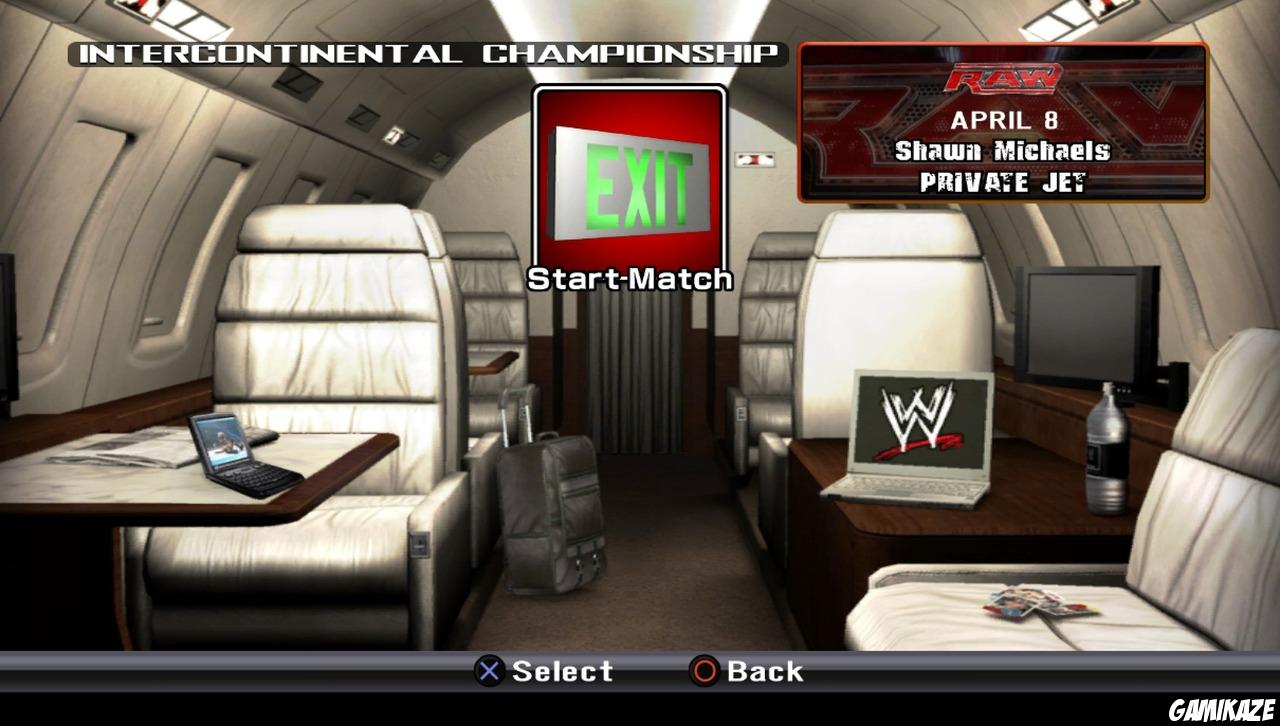
Task: Select the EXIT sign to start the match
Action: point(630,175)
